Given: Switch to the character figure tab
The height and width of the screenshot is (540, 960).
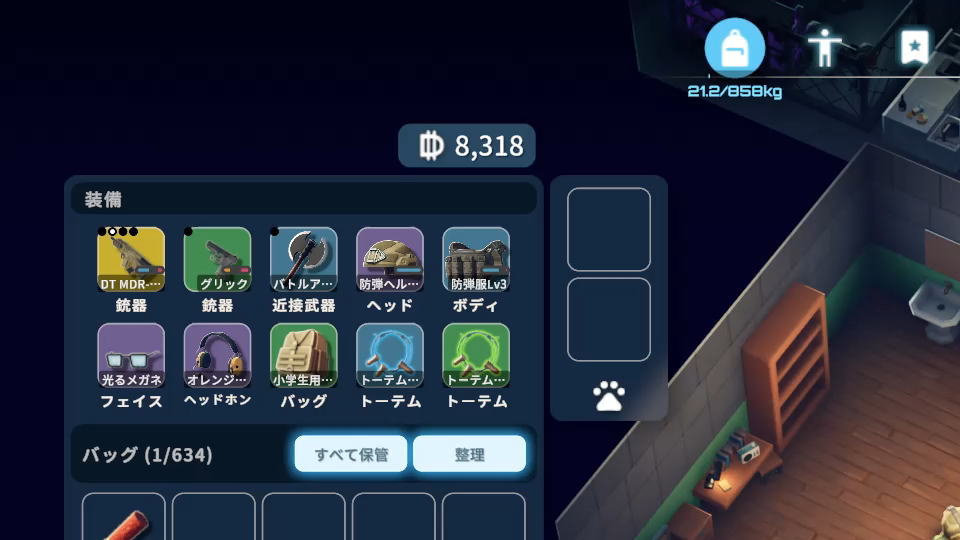Looking at the screenshot, I should (x=825, y=48).
